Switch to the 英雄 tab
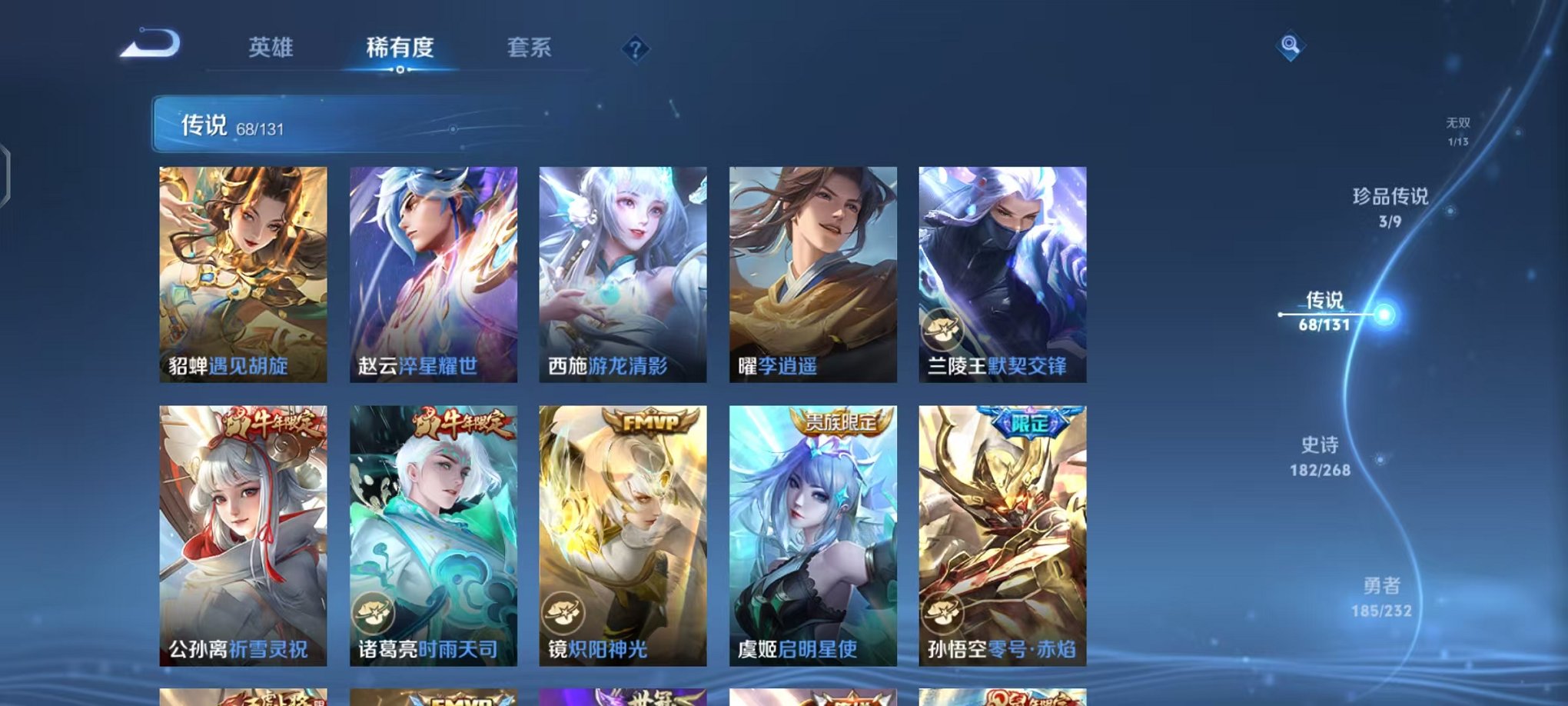This screenshot has height=706, width=1568. click(273, 48)
